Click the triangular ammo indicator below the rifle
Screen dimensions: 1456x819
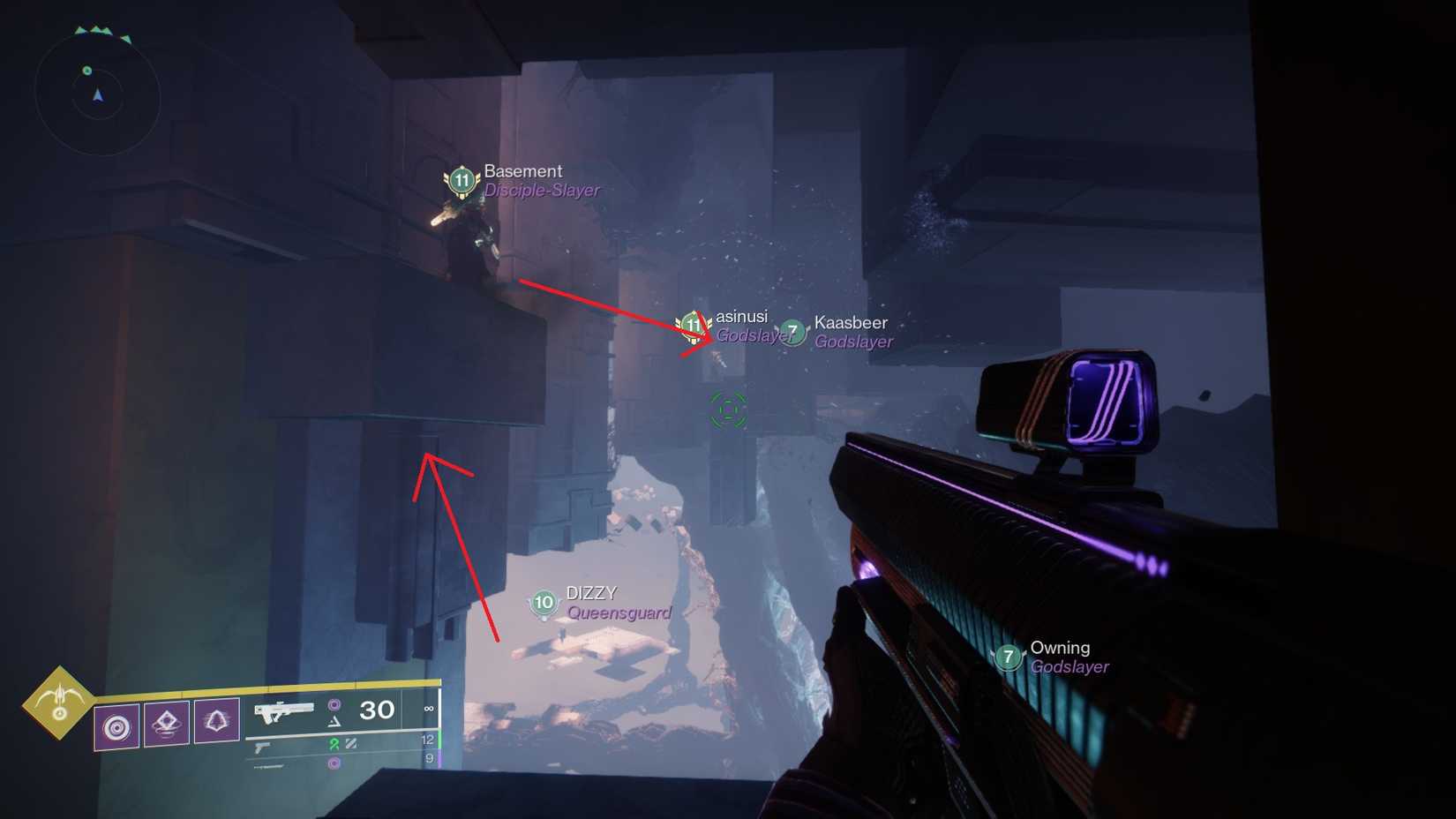[334, 722]
